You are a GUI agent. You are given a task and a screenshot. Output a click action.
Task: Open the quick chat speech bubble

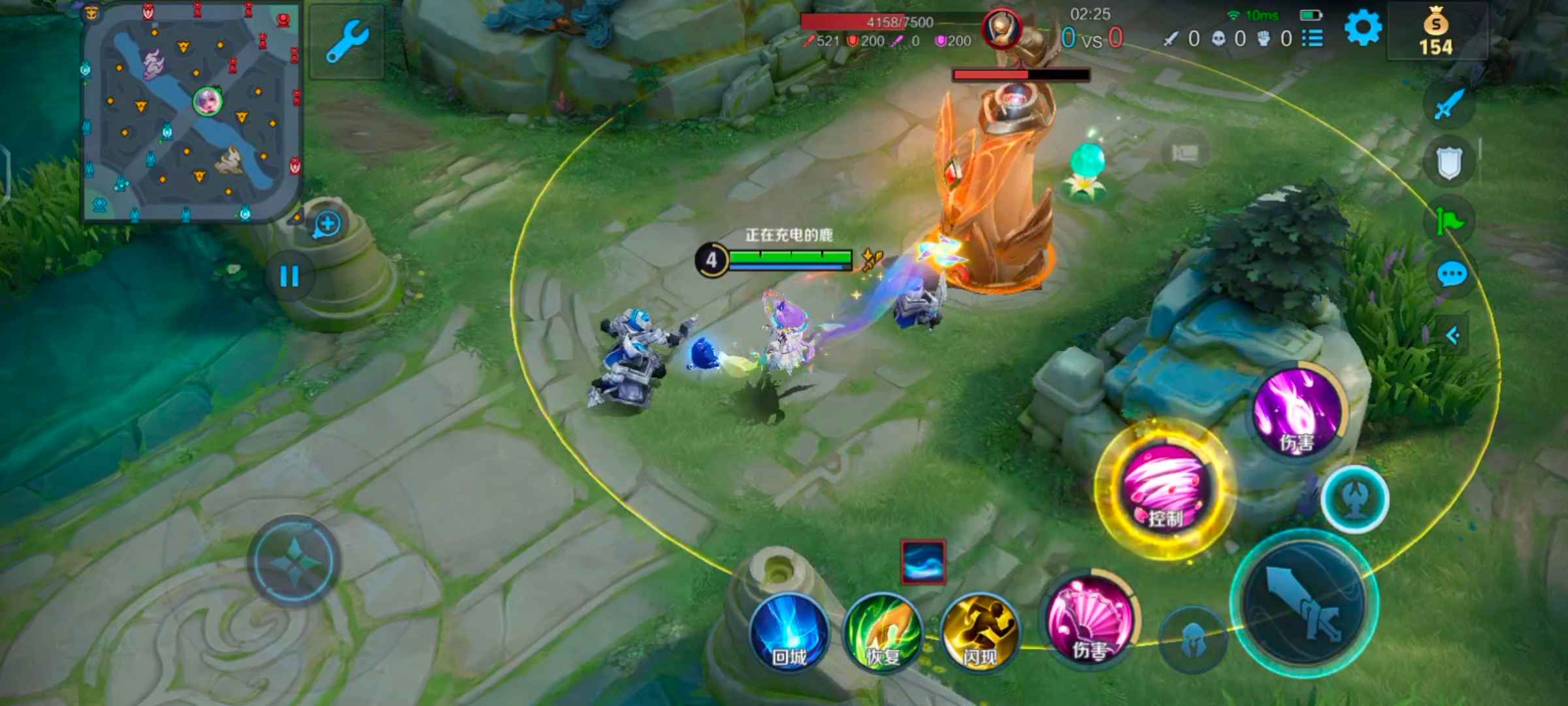(1452, 275)
